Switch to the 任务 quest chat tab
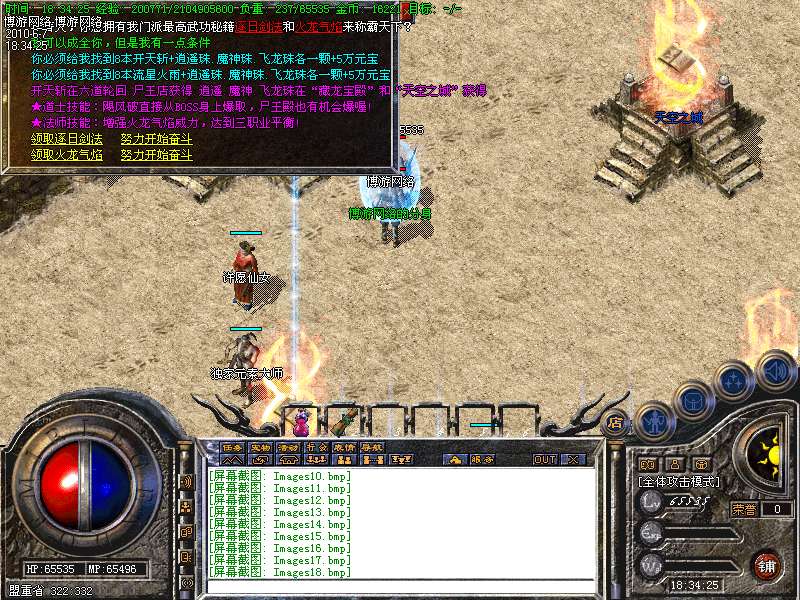This screenshot has height=600, width=800. [x=232, y=447]
